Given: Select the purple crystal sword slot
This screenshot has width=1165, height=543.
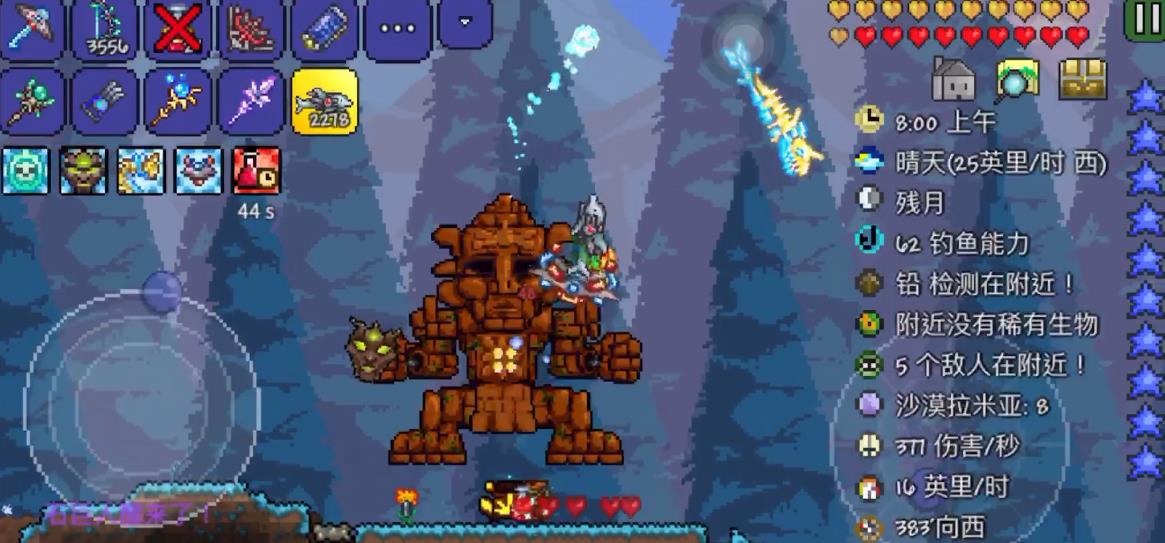Looking at the screenshot, I should (x=252, y=101).
